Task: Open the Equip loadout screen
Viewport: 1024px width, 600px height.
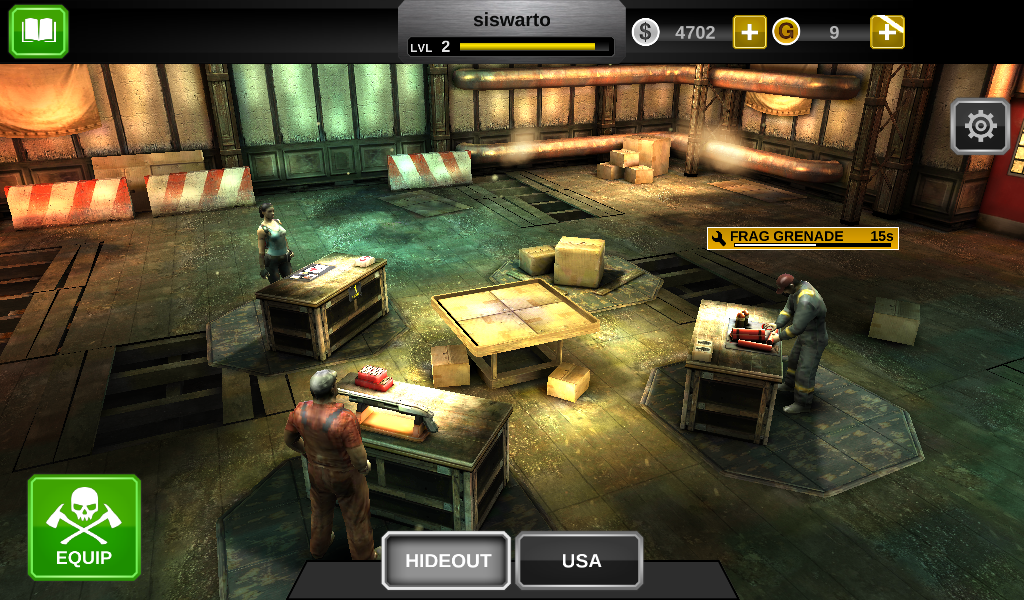Action: coord(84,527)
